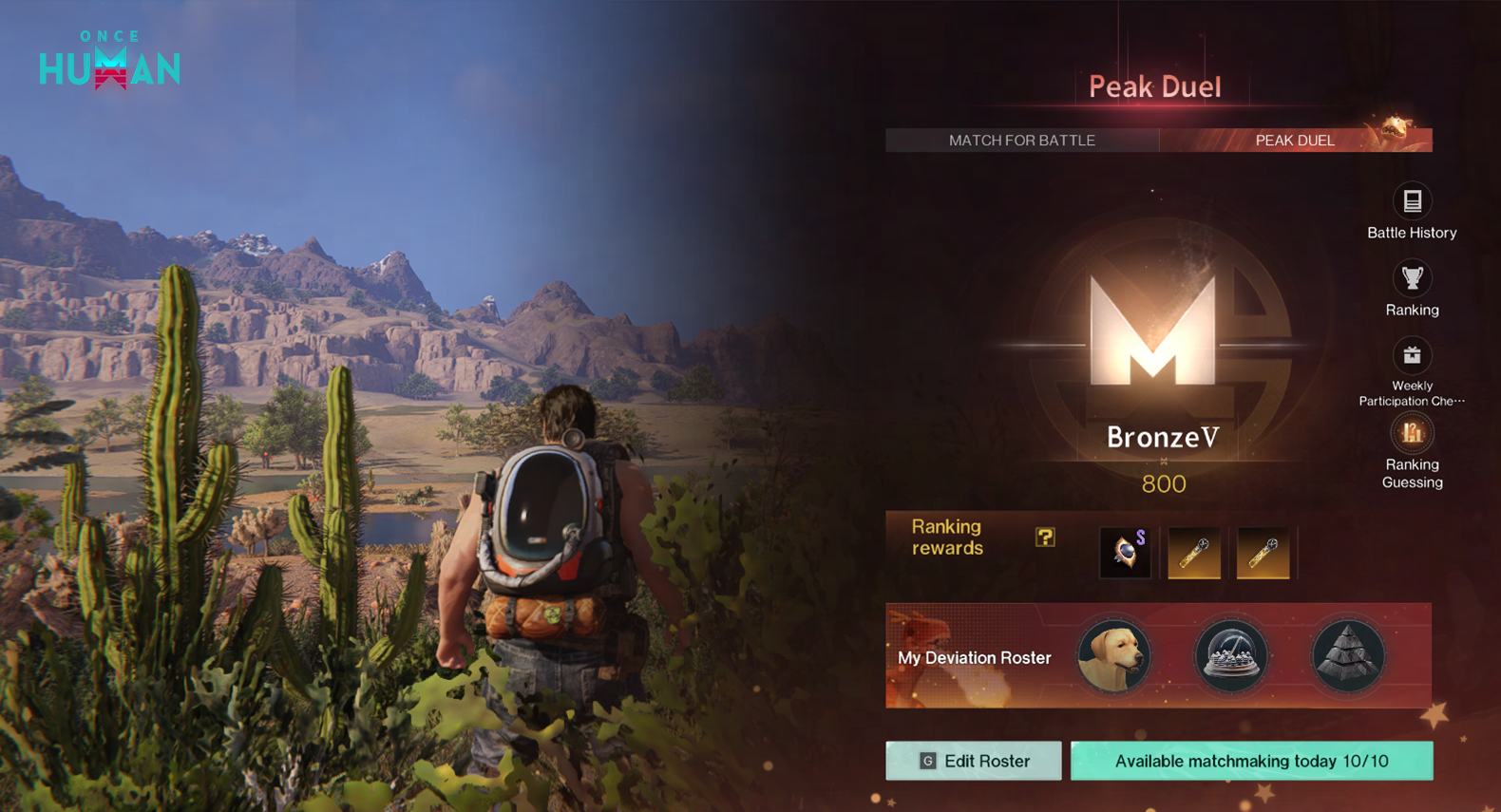Select the dog deviation in roster
This screenshot has width=1501, height=812.
[1114, 656]
